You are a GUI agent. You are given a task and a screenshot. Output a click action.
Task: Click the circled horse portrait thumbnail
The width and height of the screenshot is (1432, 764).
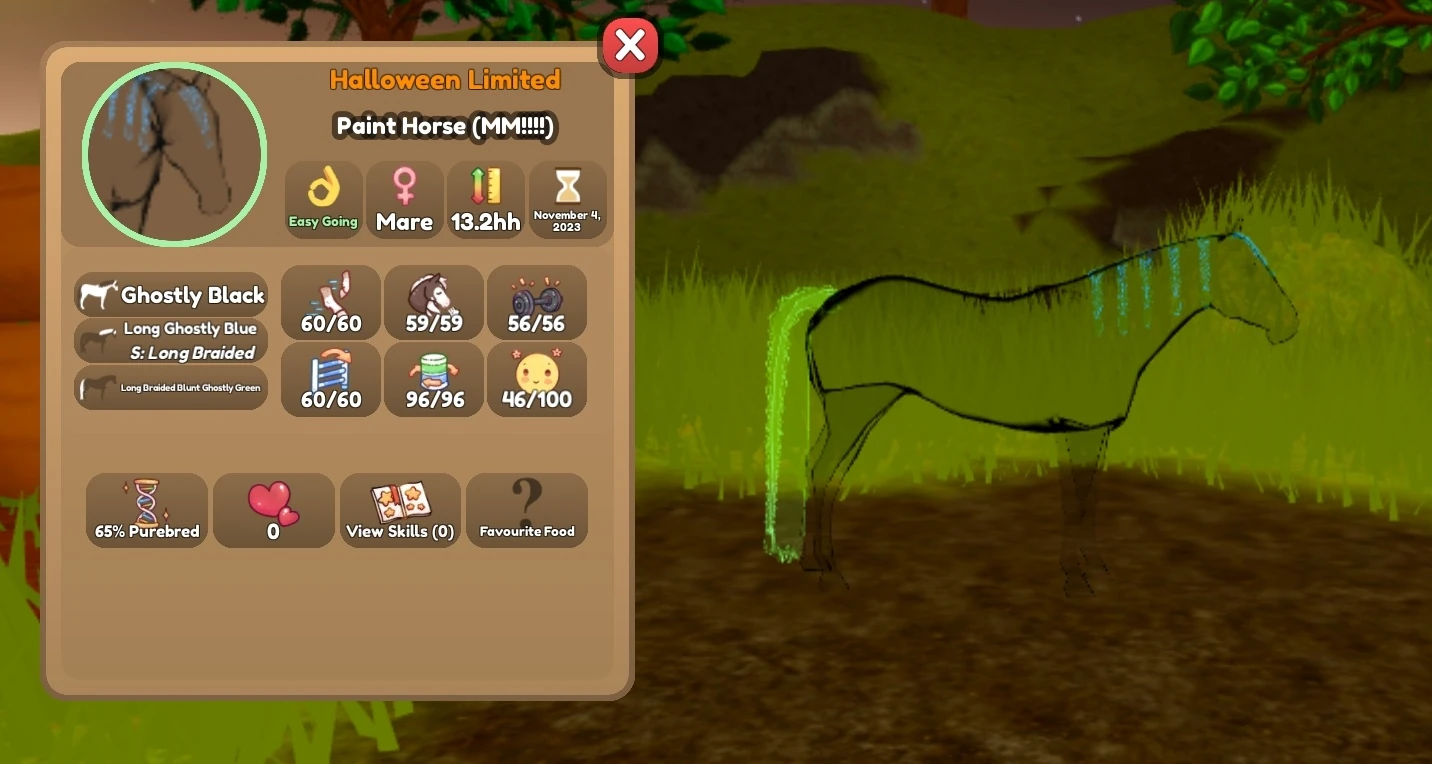pyautogui.click(x=173, y=153)
